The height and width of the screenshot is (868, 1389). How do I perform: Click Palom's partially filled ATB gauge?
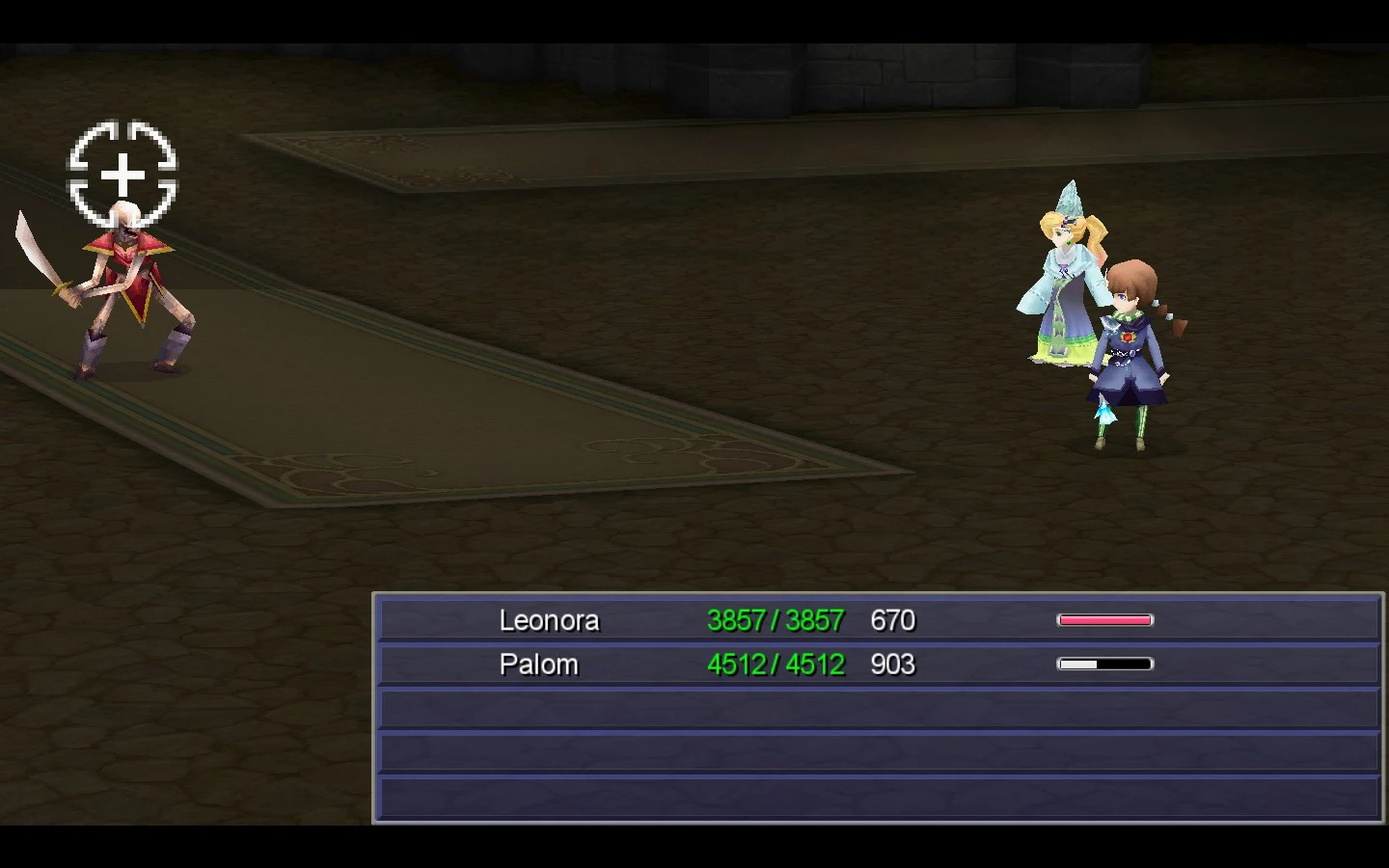point(1106,664)
